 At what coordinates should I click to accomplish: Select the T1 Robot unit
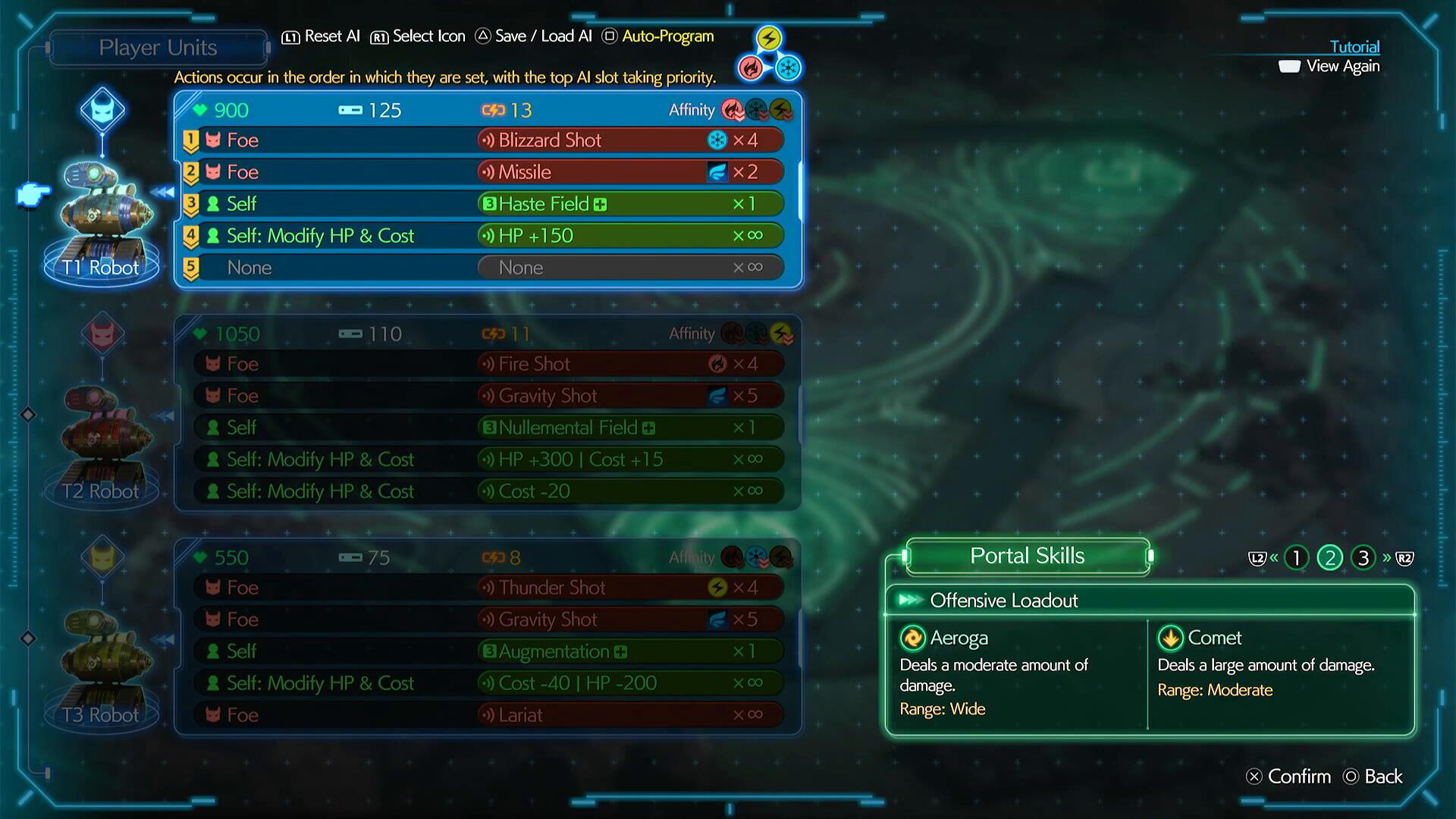102,220
